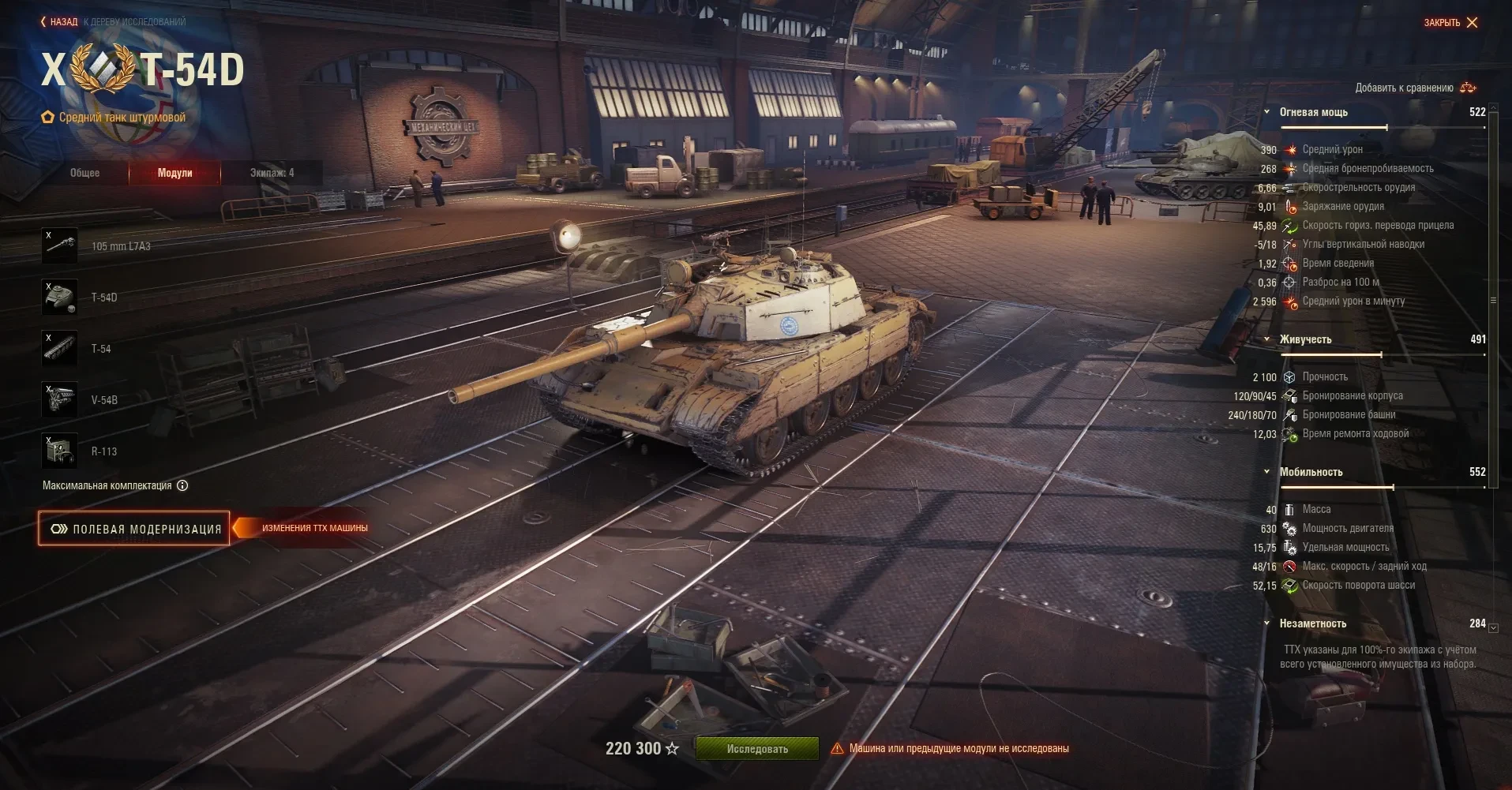This screenshot has height=790, width=1512.
Task: Show info on Максимальная комплектация
Action: [x=182, y=485]
